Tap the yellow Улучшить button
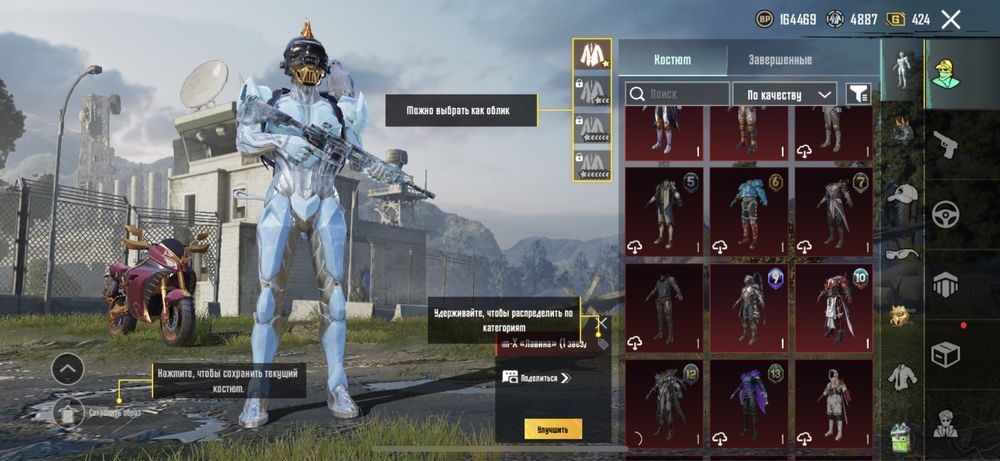Viewport: 1000px width, 461px height. tap(553, 429)
